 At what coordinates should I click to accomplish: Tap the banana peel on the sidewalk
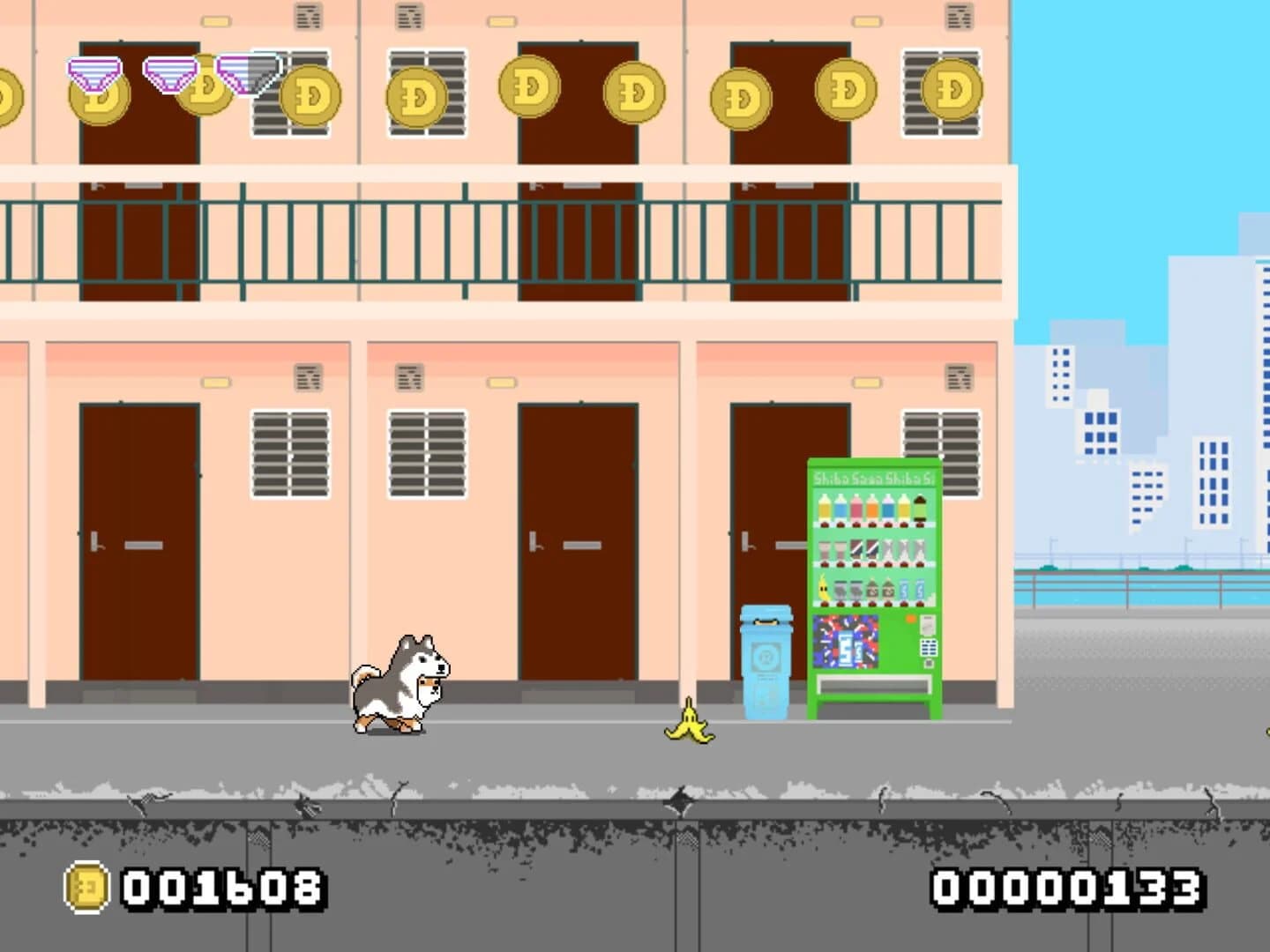(690, 727)
